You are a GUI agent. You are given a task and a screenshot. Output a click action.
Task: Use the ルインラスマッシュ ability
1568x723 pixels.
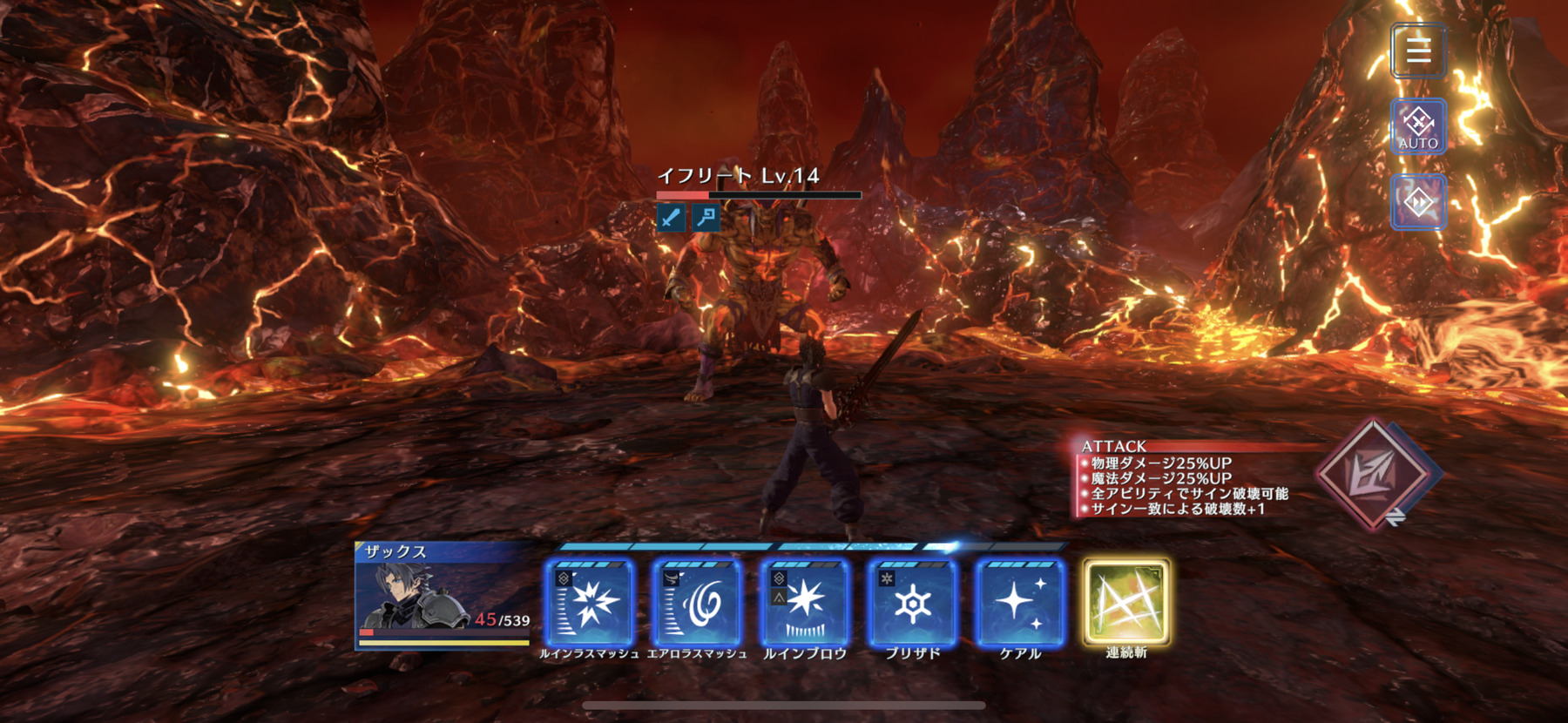click(590, 603)
